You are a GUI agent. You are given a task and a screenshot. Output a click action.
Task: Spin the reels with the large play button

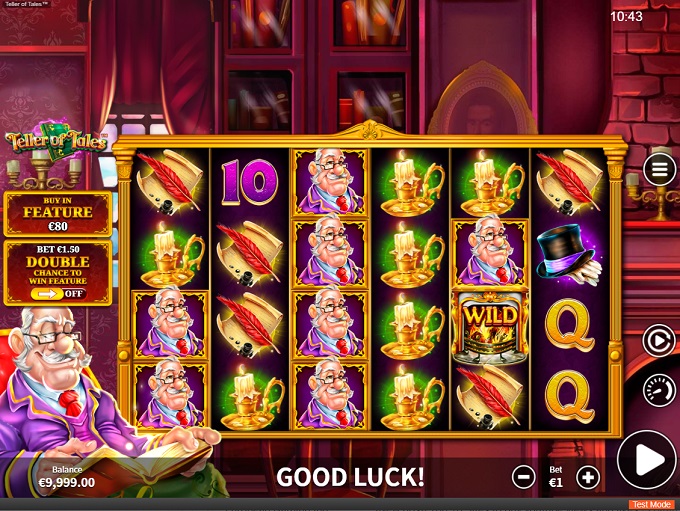pyautogui.click(x=647, y=461)
